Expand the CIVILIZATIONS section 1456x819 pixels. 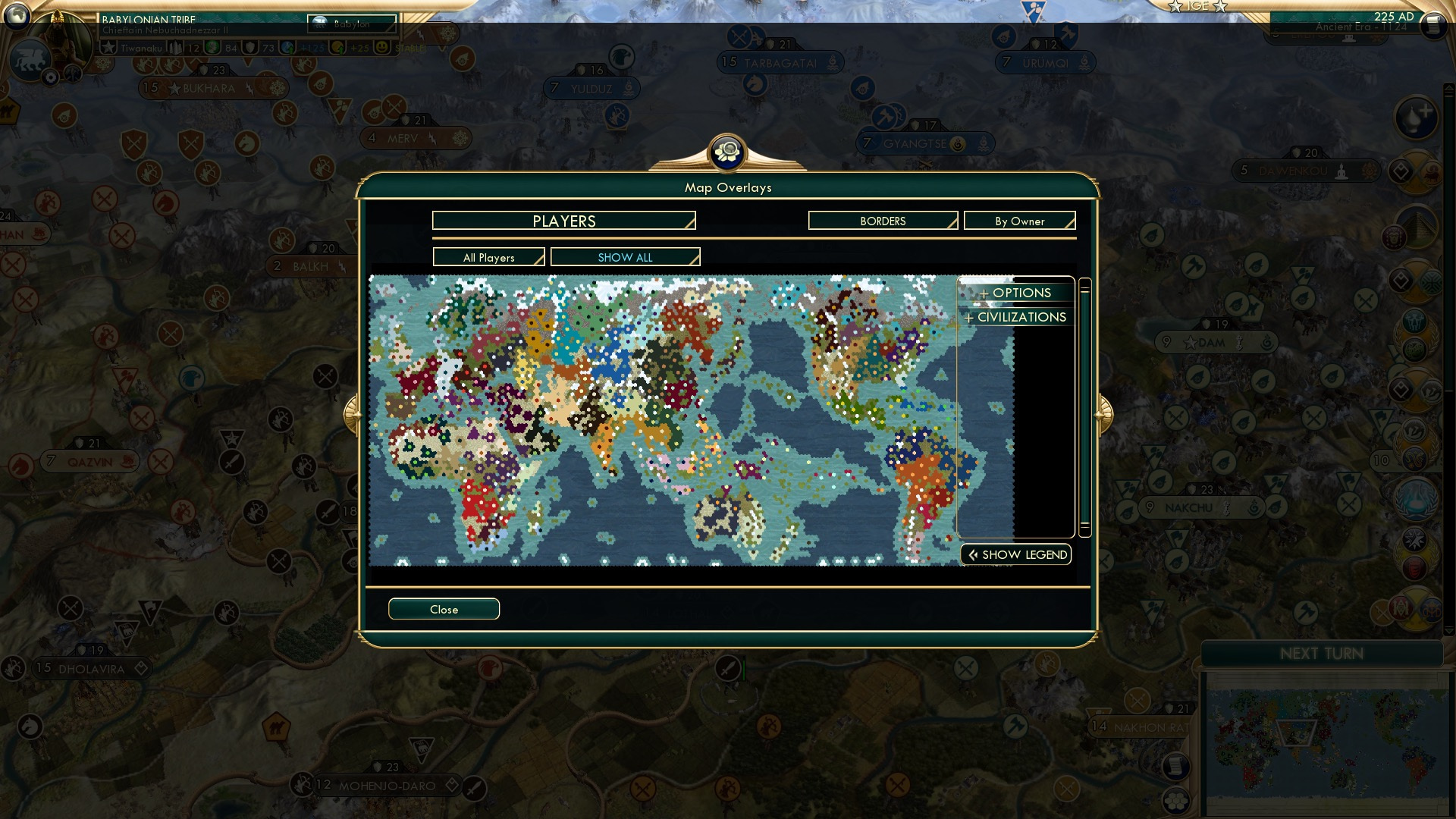point(1015,317)
